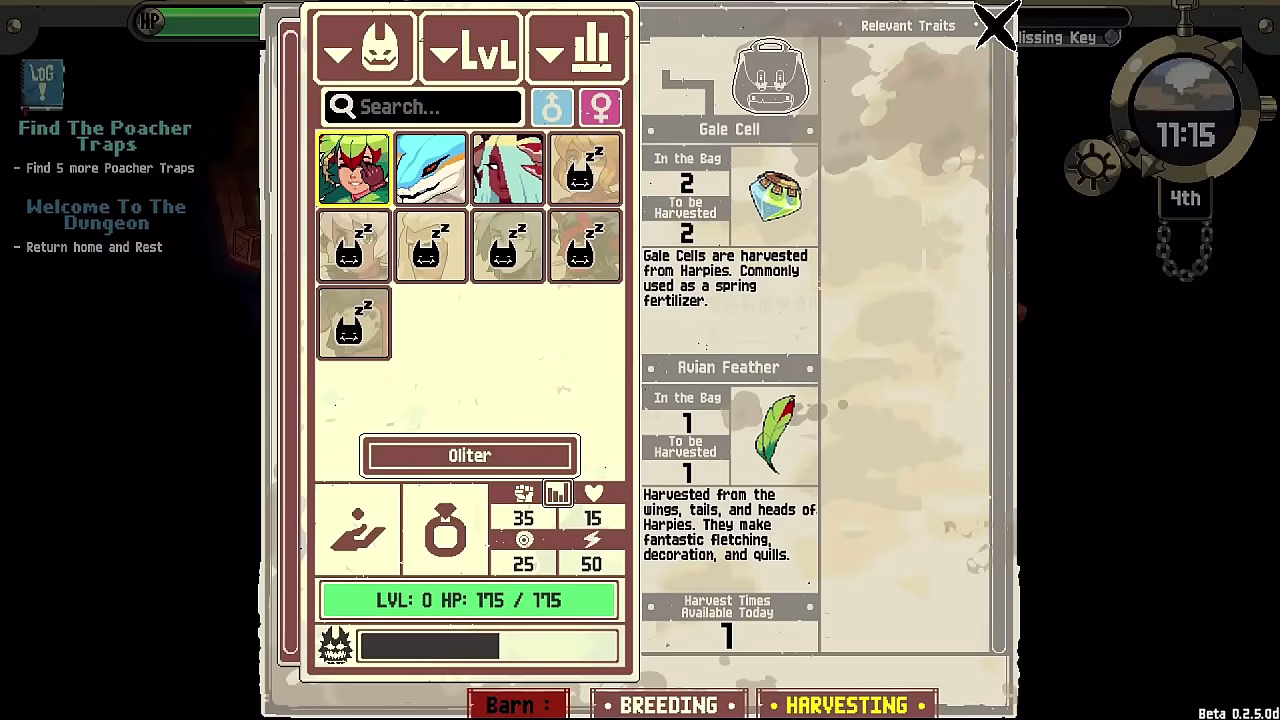Select the green-haired harpy portrait
The image size is (1280, 720).
(x=354, y=169)
